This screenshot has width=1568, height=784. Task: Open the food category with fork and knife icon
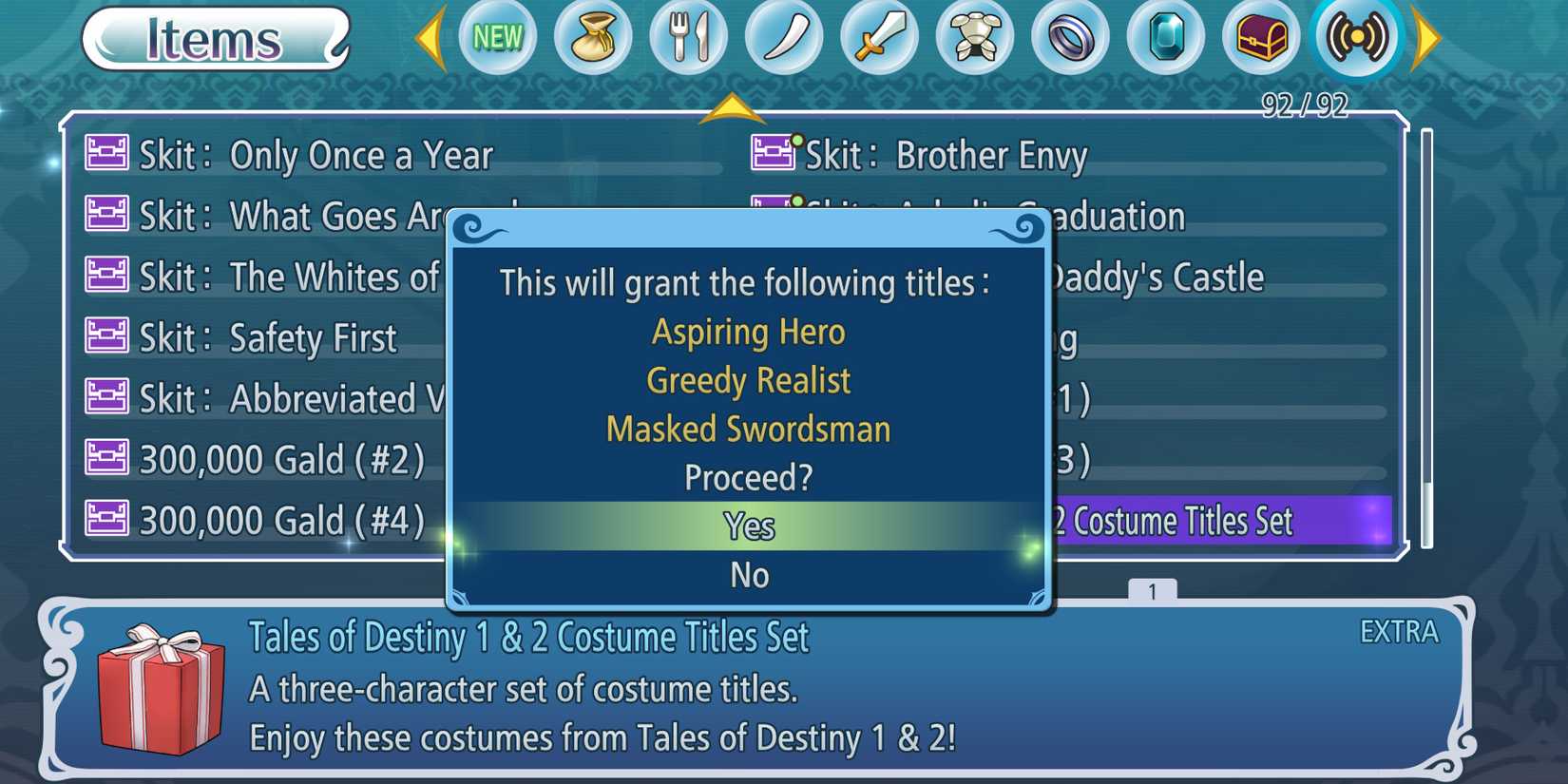[x=689, y=38]
